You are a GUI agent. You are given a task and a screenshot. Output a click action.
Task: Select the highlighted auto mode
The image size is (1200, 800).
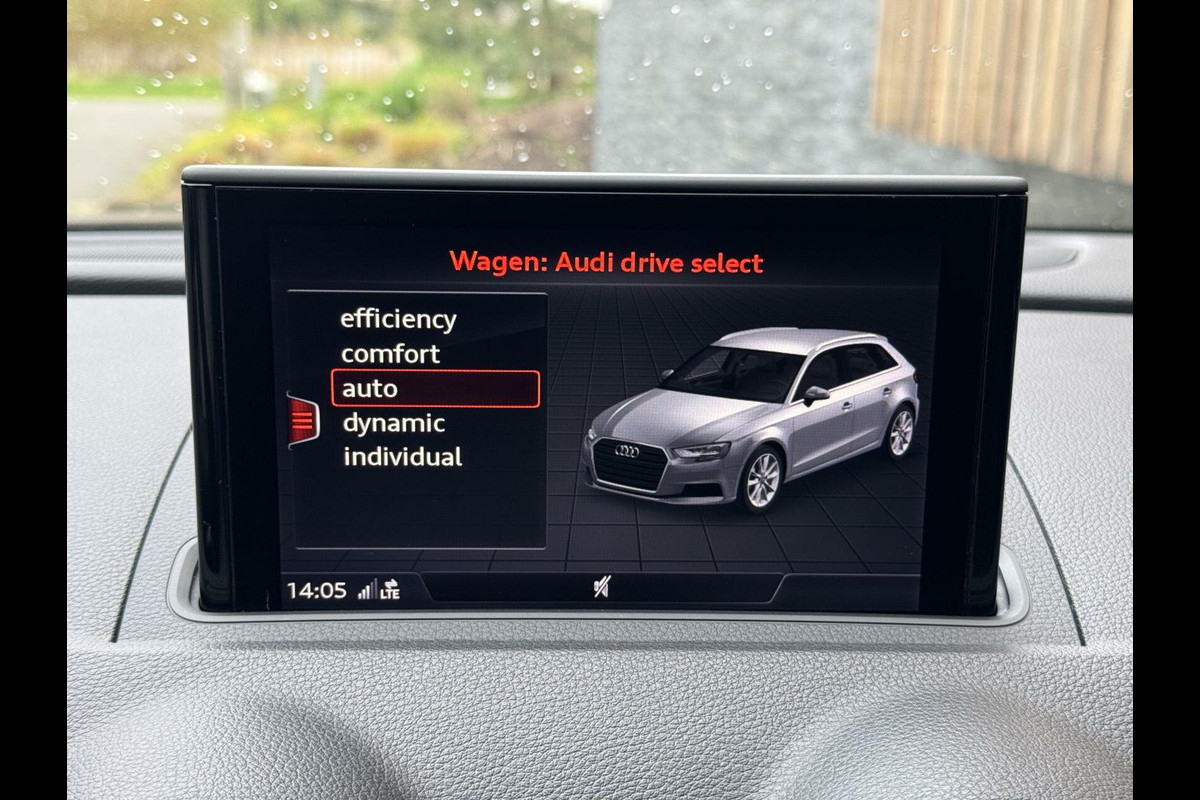click(435, 389)
